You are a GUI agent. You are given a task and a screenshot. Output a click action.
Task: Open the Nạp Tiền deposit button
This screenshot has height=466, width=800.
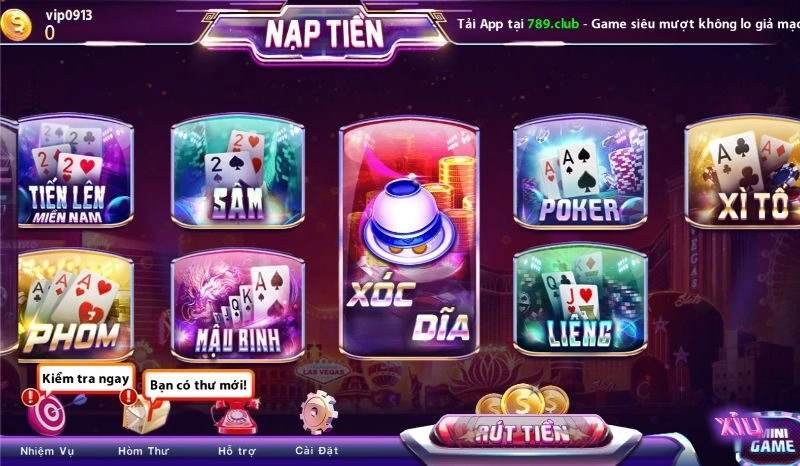click(x=323, y=33)
